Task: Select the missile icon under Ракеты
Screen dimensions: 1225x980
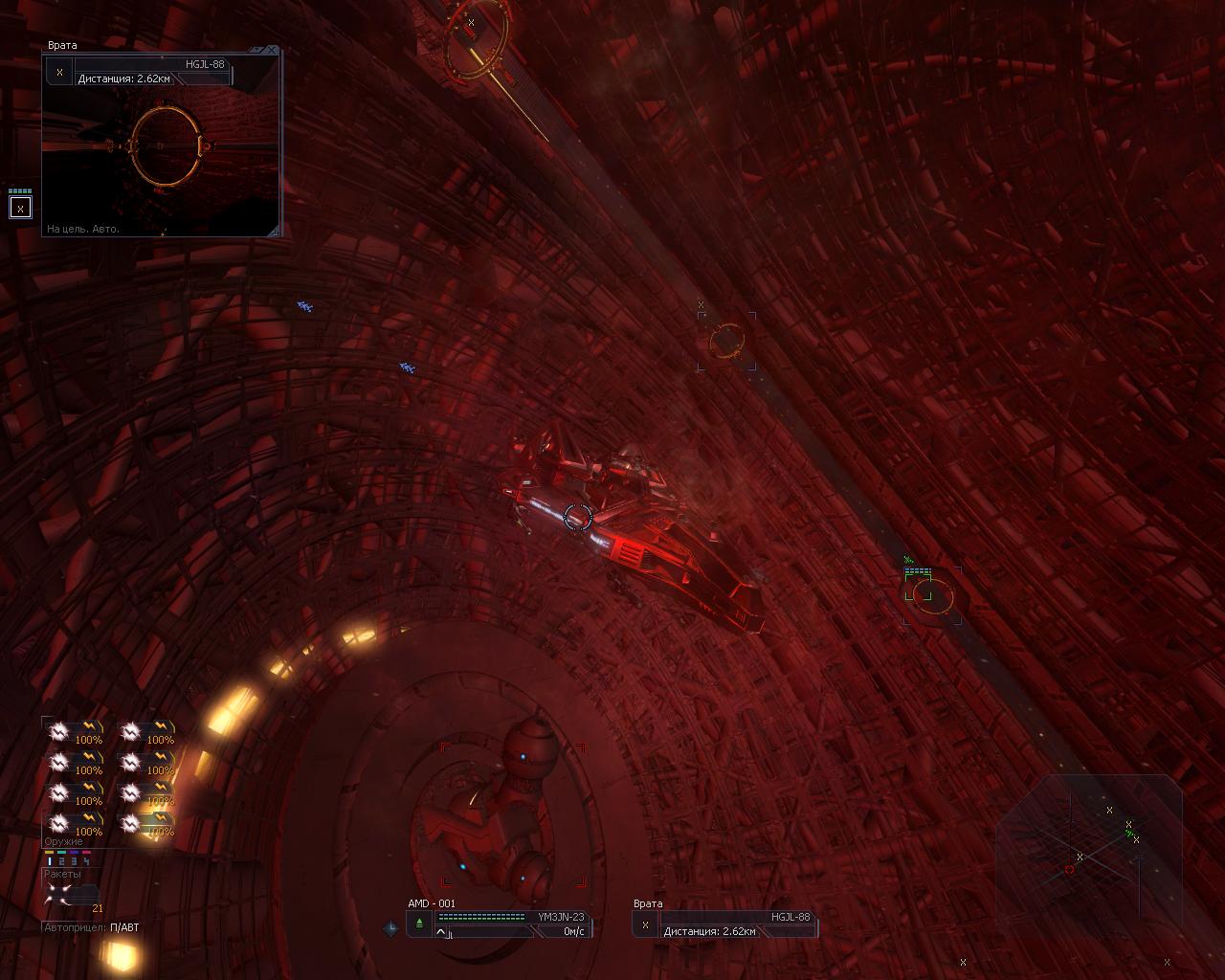Action: tap(59, 894)
